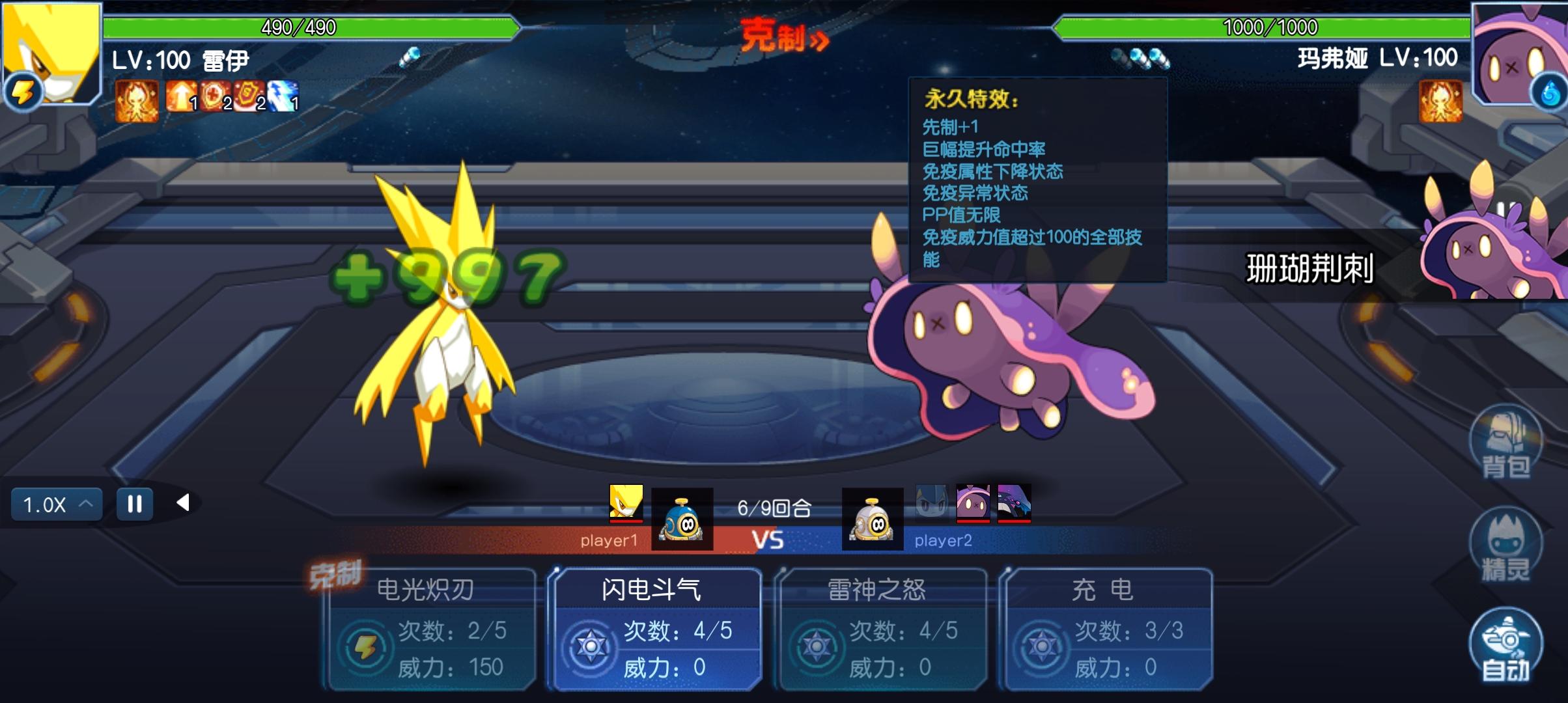Select player1's yellow 雷伊 team icon

626,503
